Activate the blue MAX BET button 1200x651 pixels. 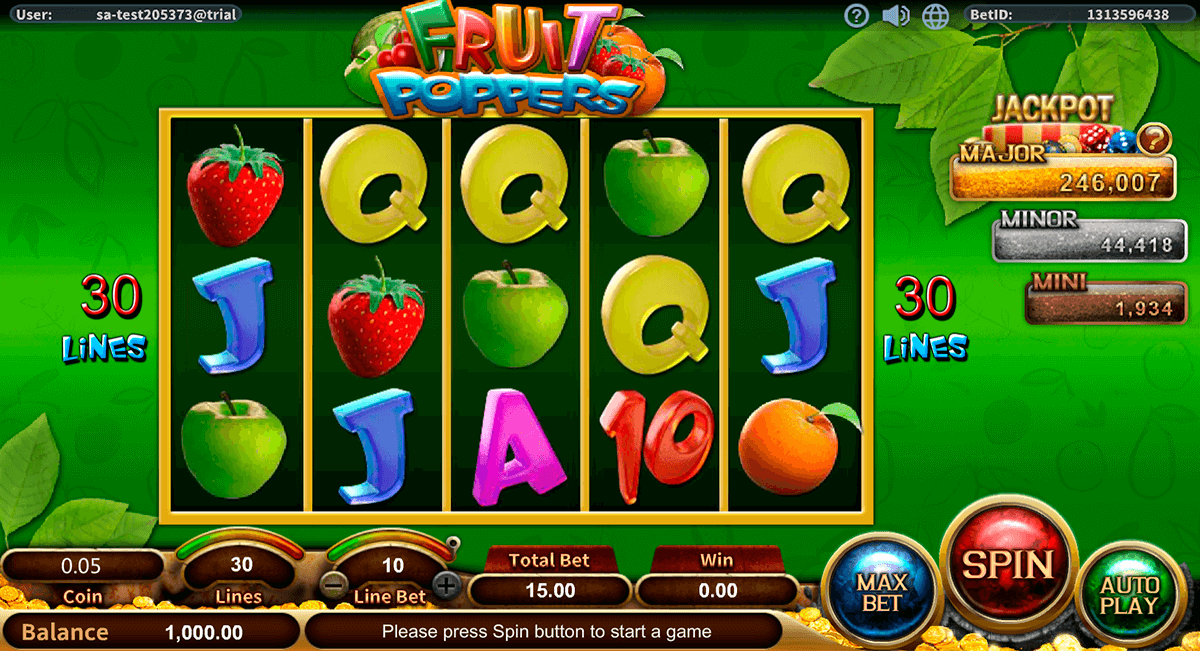pos(881,592)
